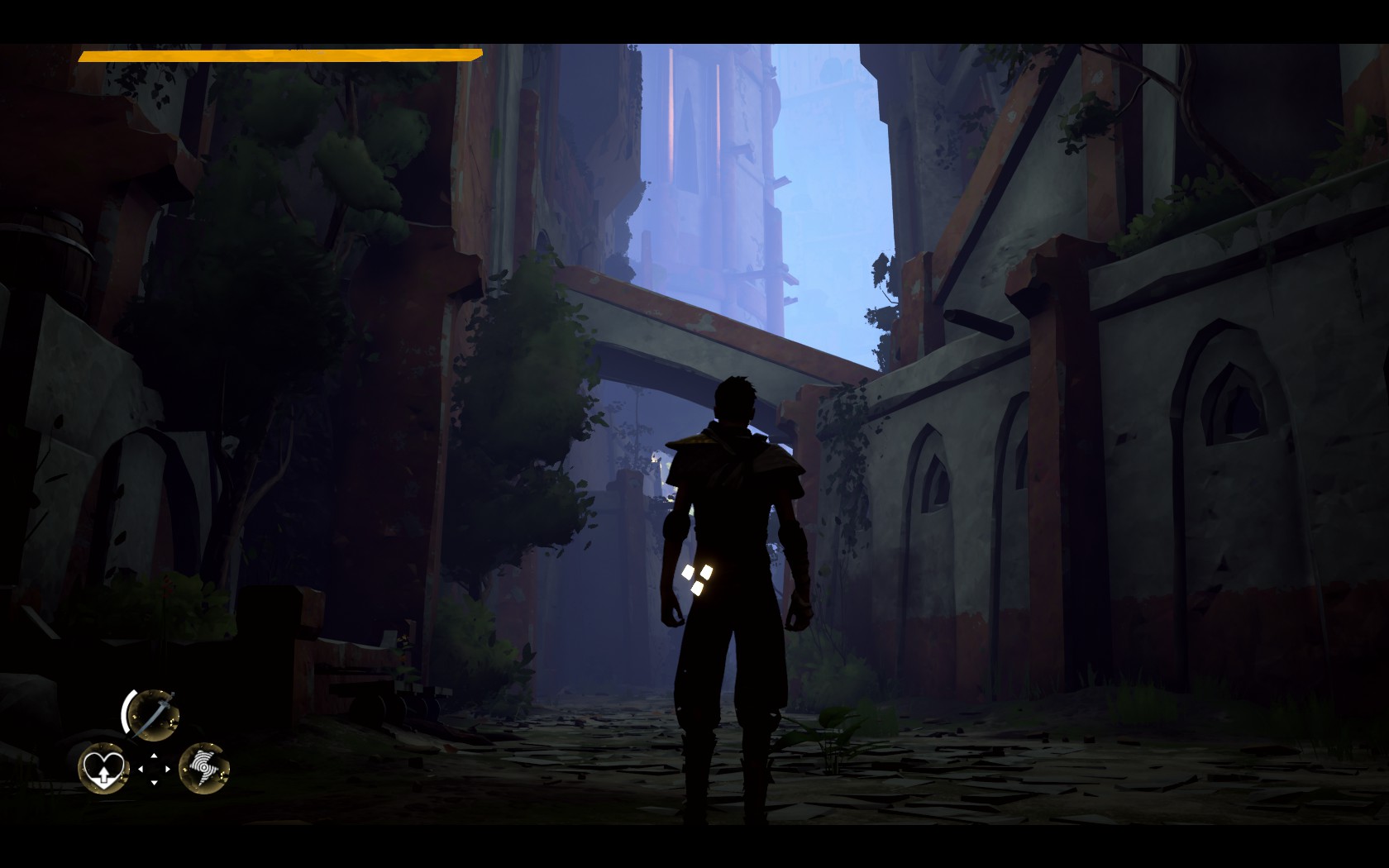
Task: Activate the heart healing item icon
Action: [104, 767]
